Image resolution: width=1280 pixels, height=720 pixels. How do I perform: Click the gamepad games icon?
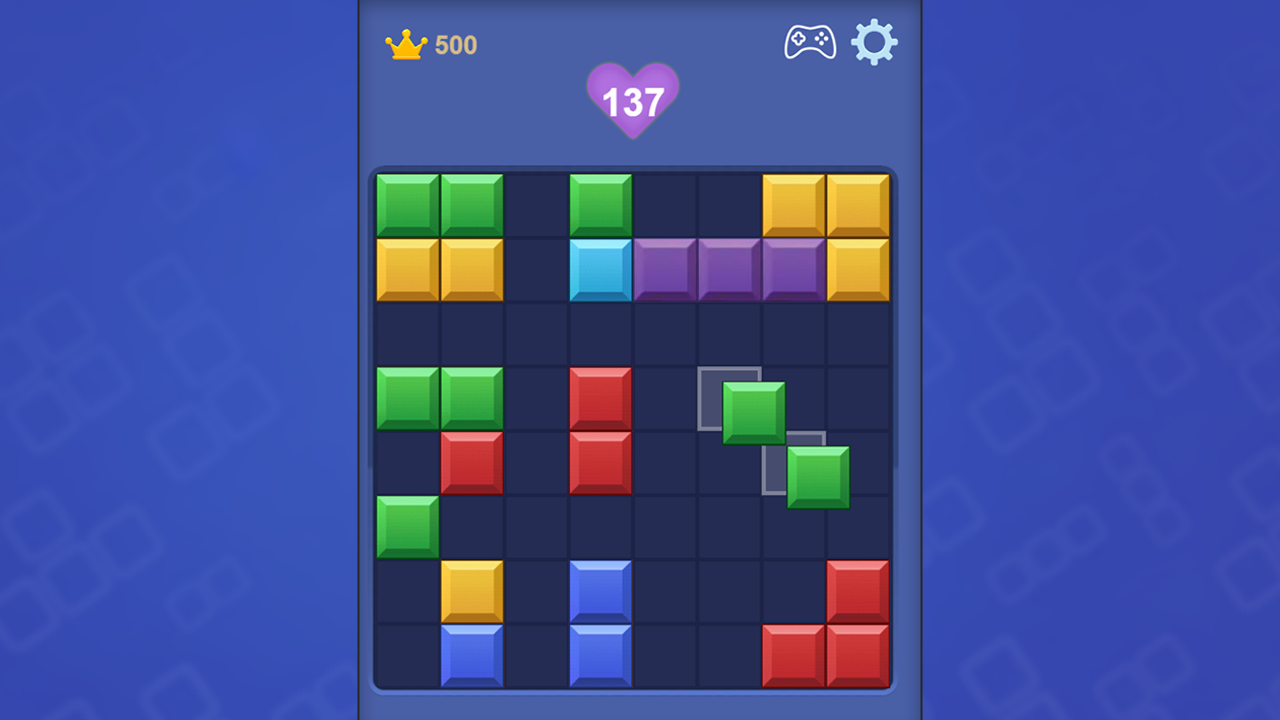tap(809, 42)
